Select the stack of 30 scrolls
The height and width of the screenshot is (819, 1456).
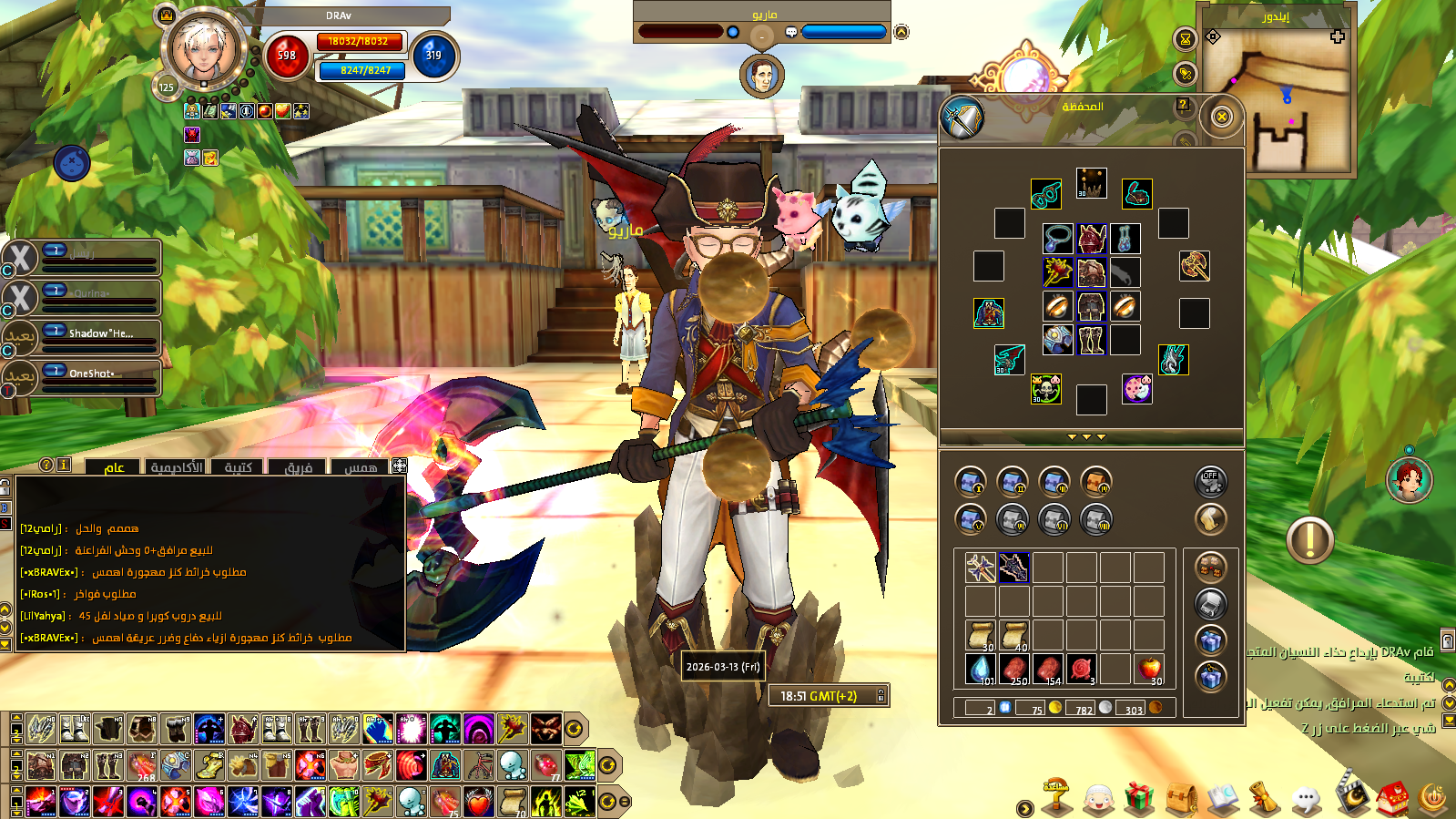[x=981, y=635]
